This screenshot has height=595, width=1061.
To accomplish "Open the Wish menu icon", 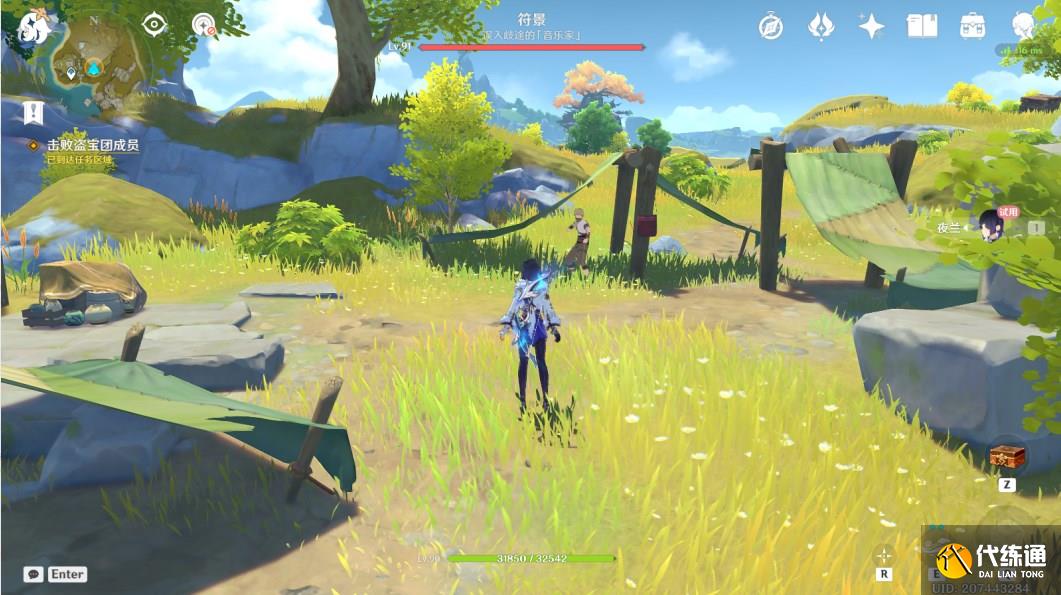I will click(821, 26).
